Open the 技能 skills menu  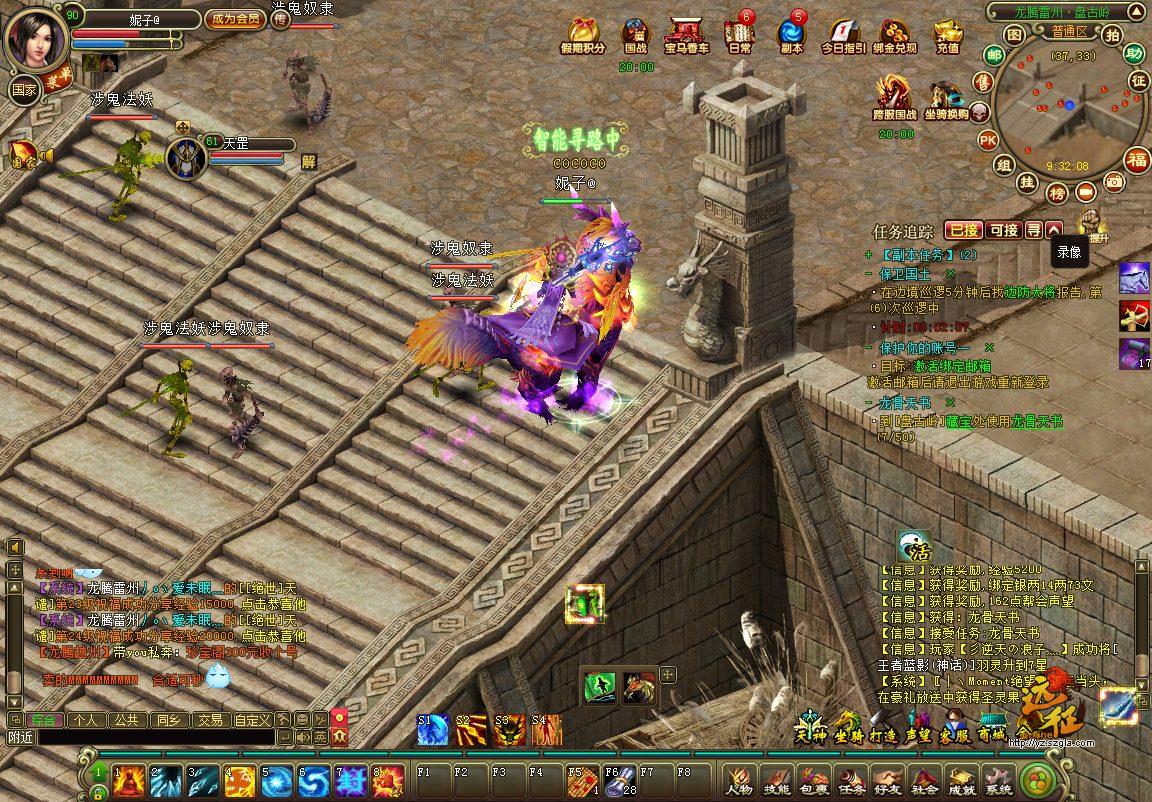click(776, 781)
